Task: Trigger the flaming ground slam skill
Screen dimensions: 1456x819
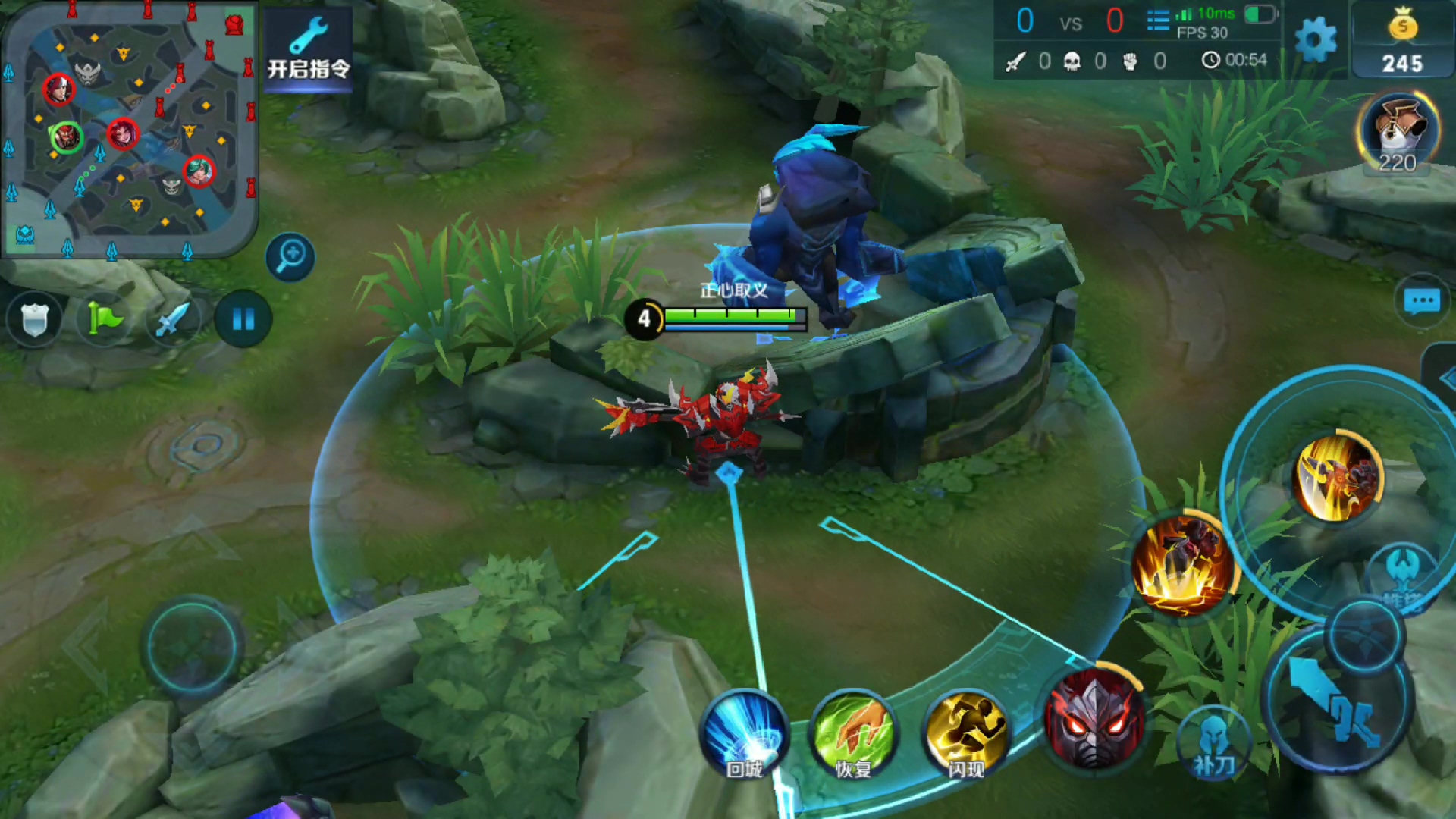Action: coord(1183,565)
